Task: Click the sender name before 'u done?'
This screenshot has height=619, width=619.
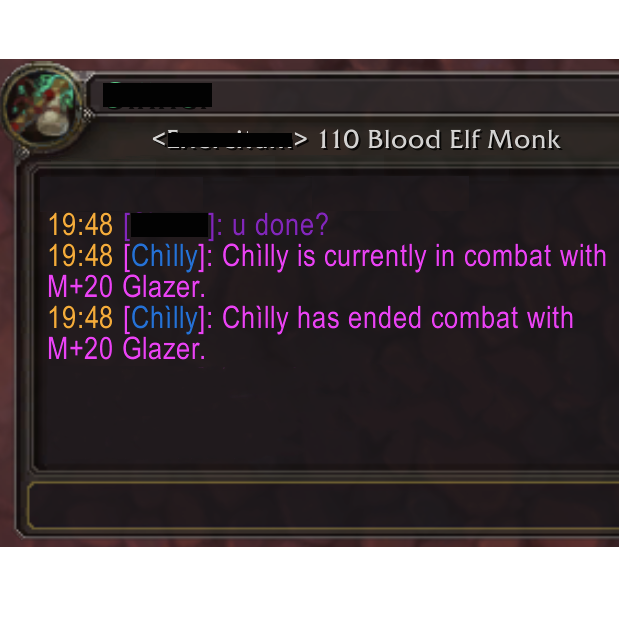Action: click(170, 226)
